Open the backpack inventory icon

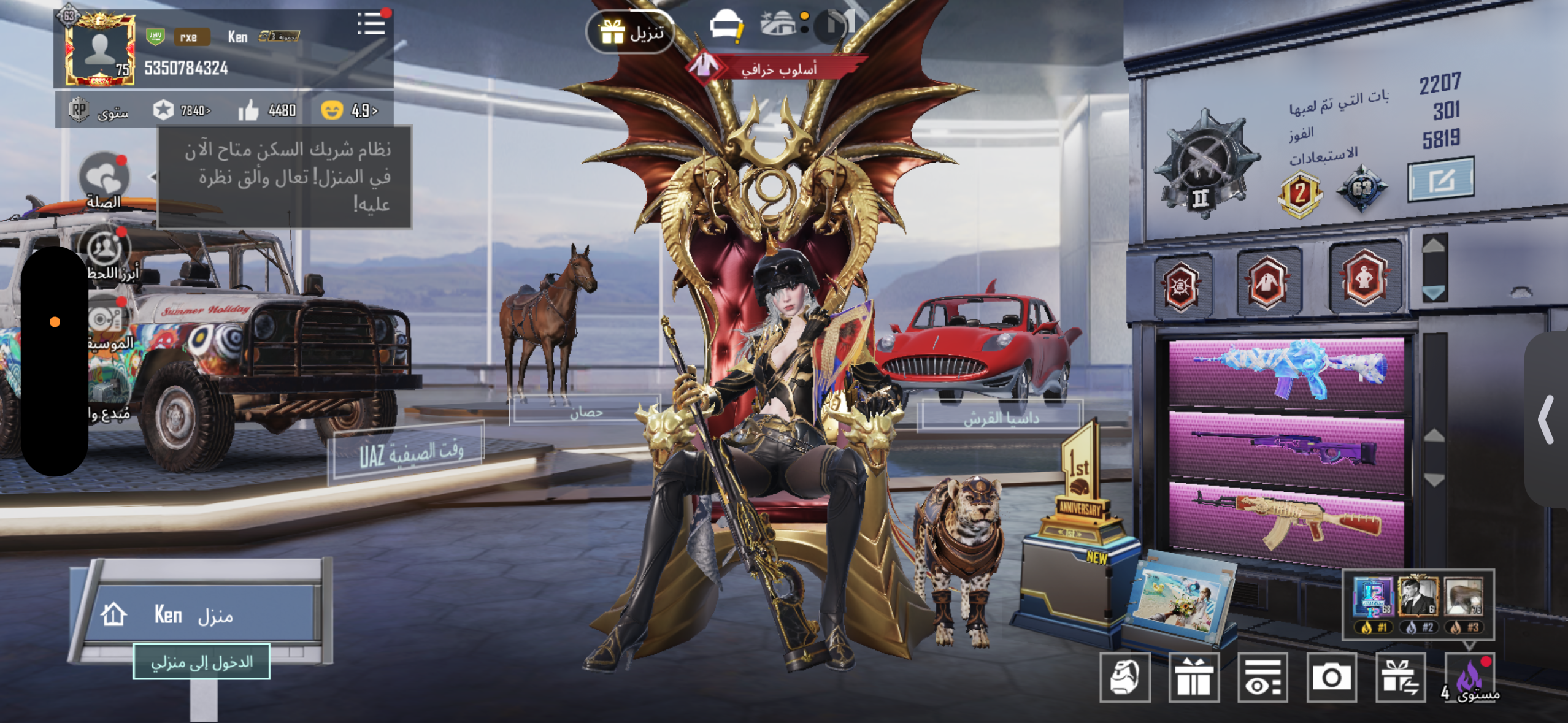(1124, 677)
